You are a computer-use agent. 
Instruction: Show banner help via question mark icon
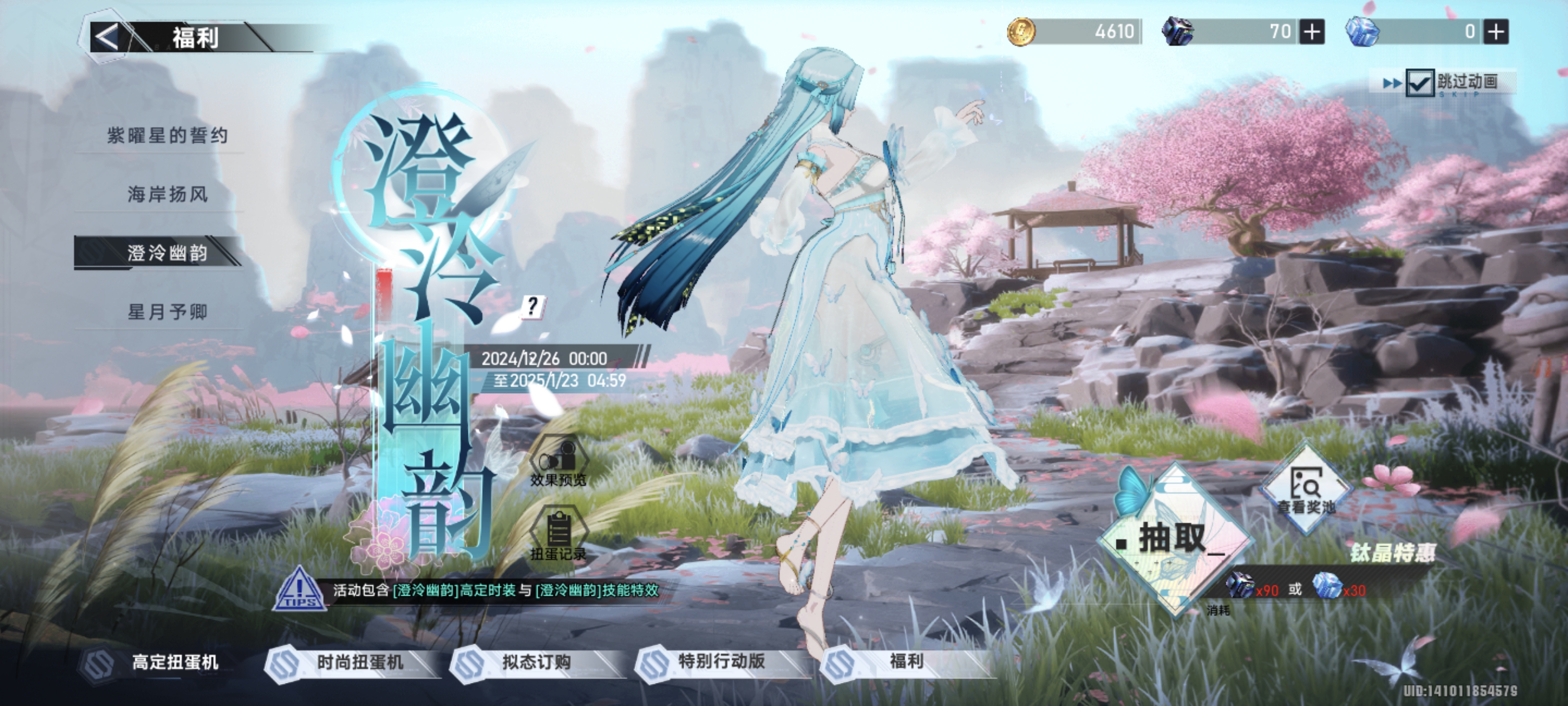click(533, 306)
